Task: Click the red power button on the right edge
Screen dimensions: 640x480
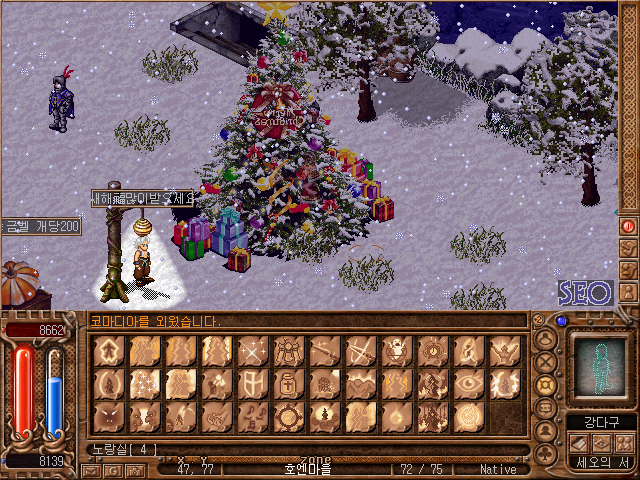Action: (629, 226)
